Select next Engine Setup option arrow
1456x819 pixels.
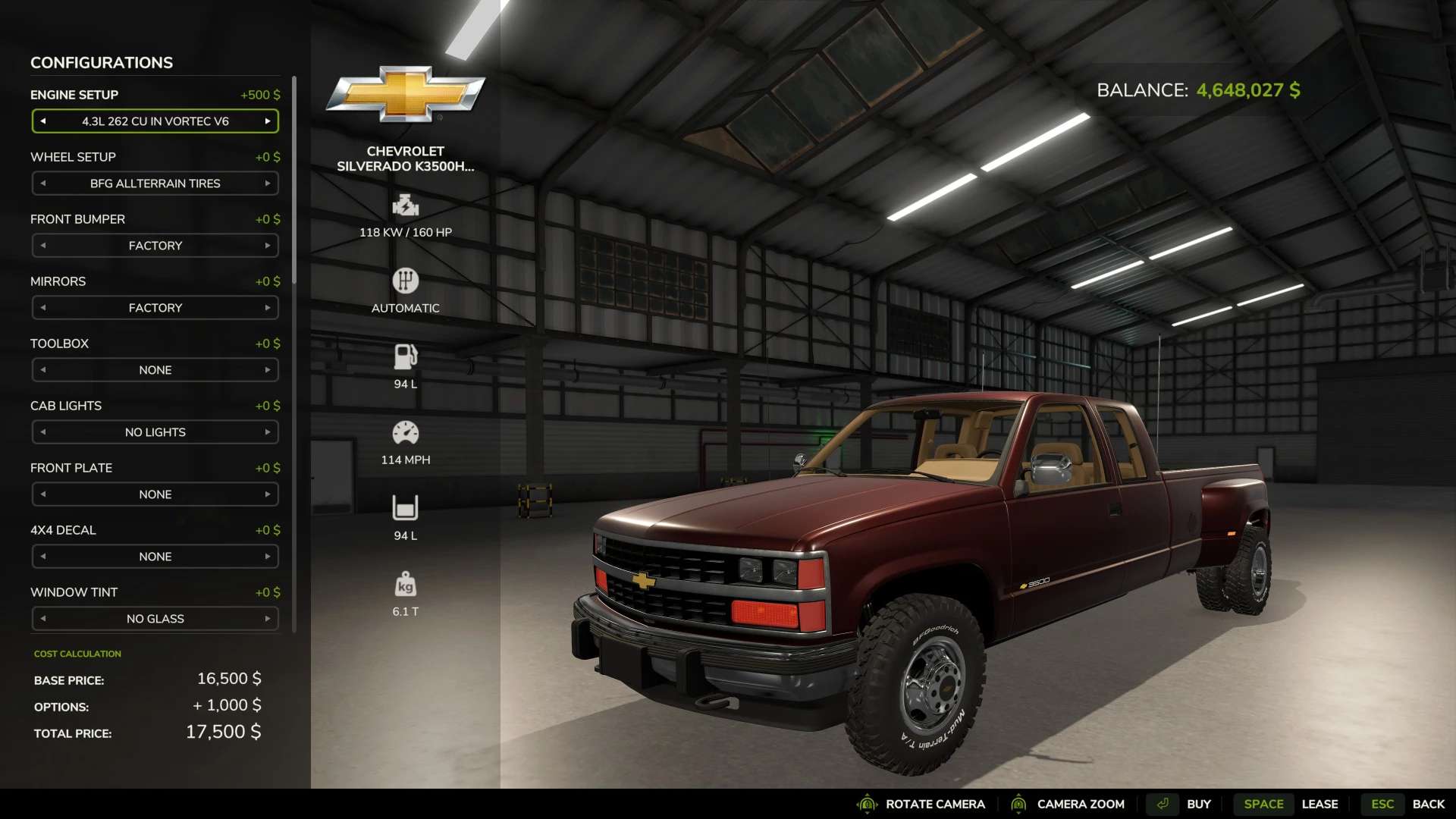click(268, 121)
